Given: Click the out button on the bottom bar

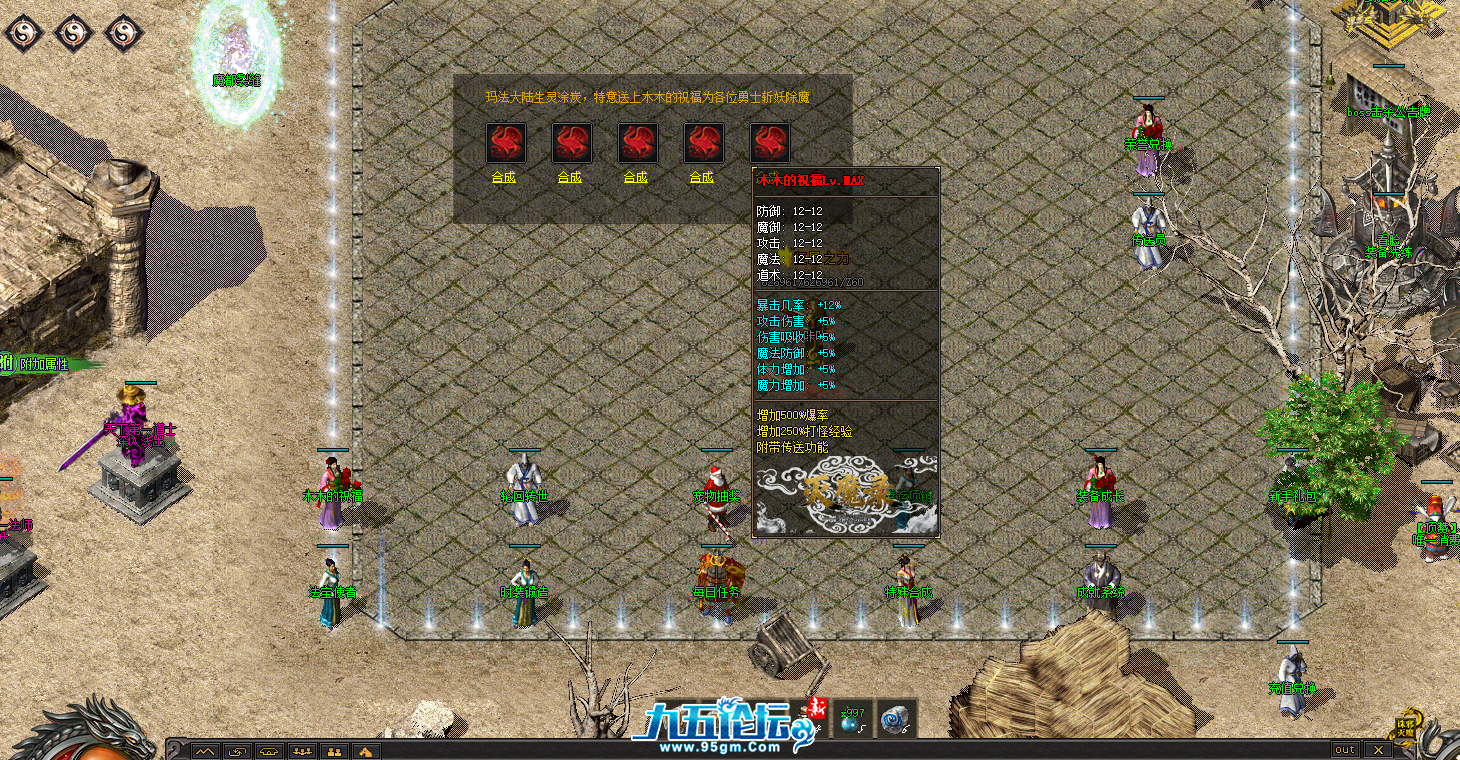Looking at the screenshot, I should pos(1345,749).
